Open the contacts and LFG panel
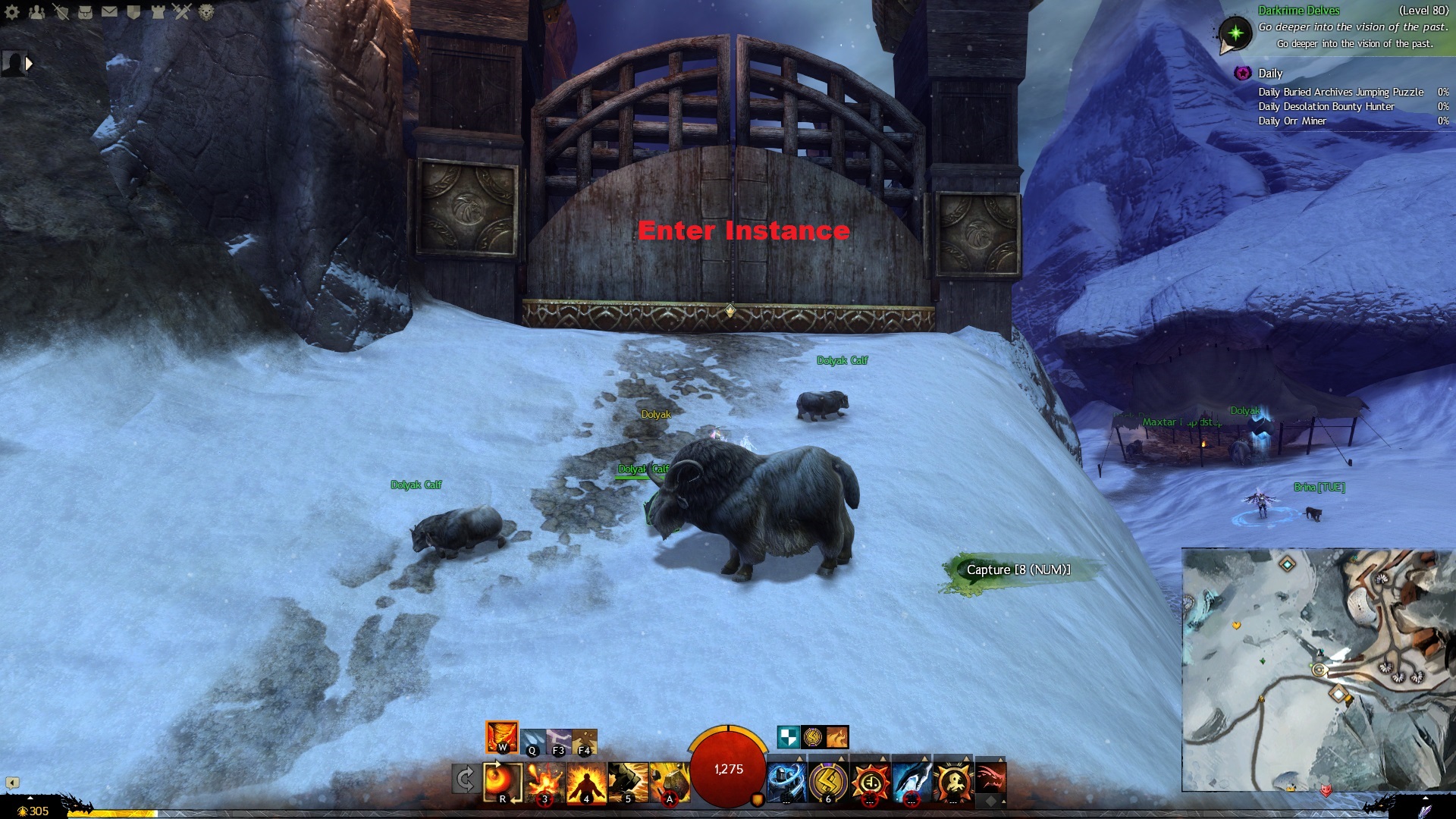 36,12
